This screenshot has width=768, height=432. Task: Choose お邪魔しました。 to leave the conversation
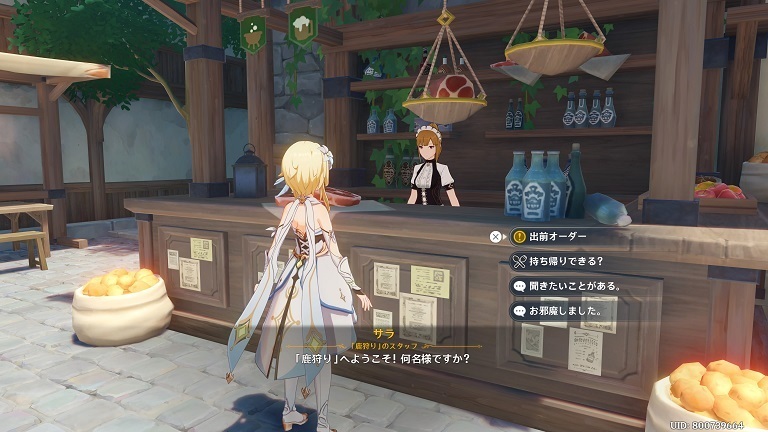(565, 312)
